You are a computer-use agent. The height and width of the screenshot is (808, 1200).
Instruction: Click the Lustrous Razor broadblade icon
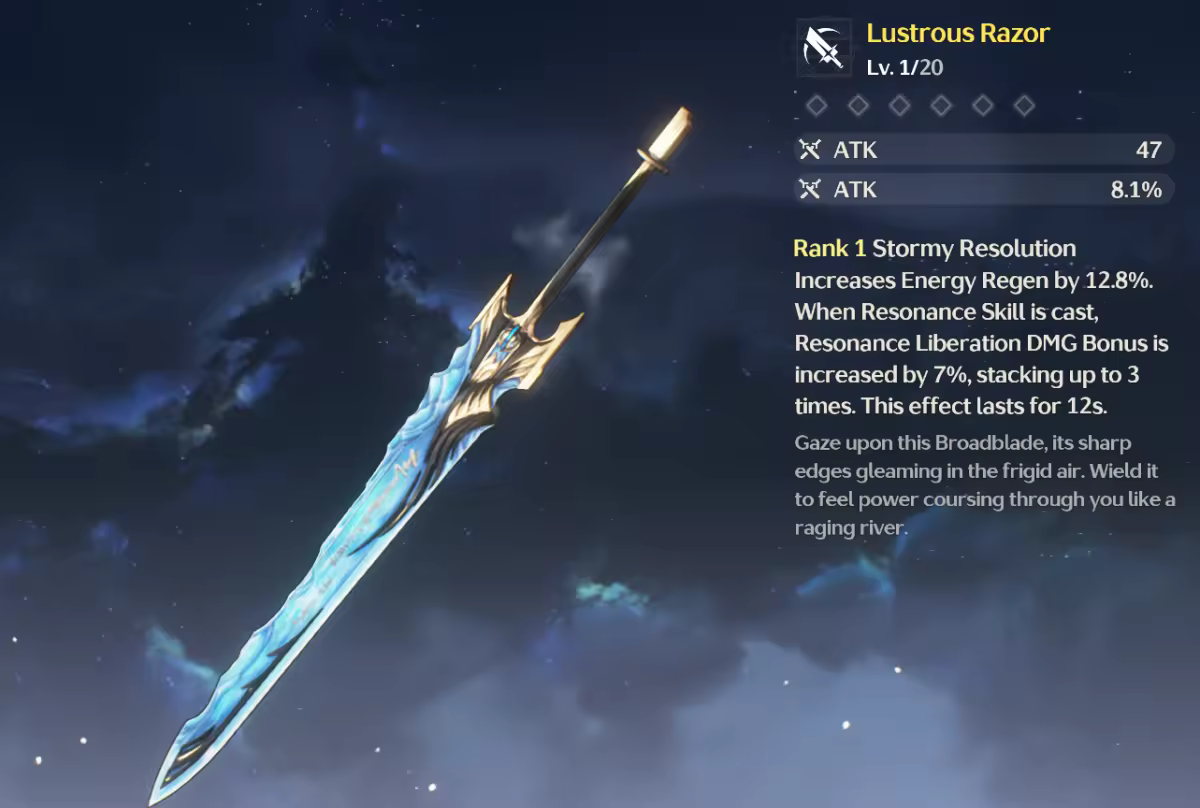coord(824,47)
